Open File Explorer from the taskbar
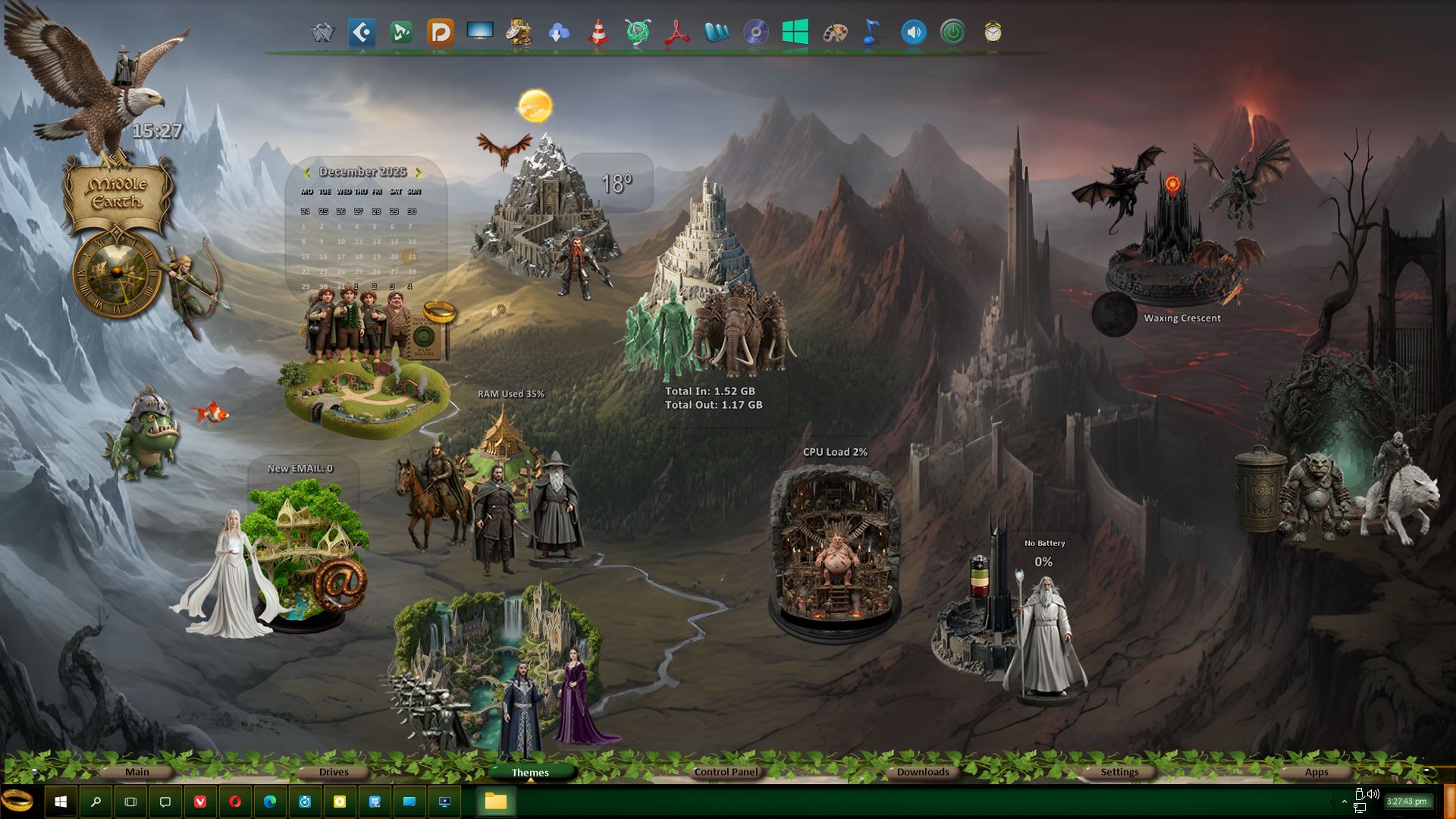 [496, 802]
